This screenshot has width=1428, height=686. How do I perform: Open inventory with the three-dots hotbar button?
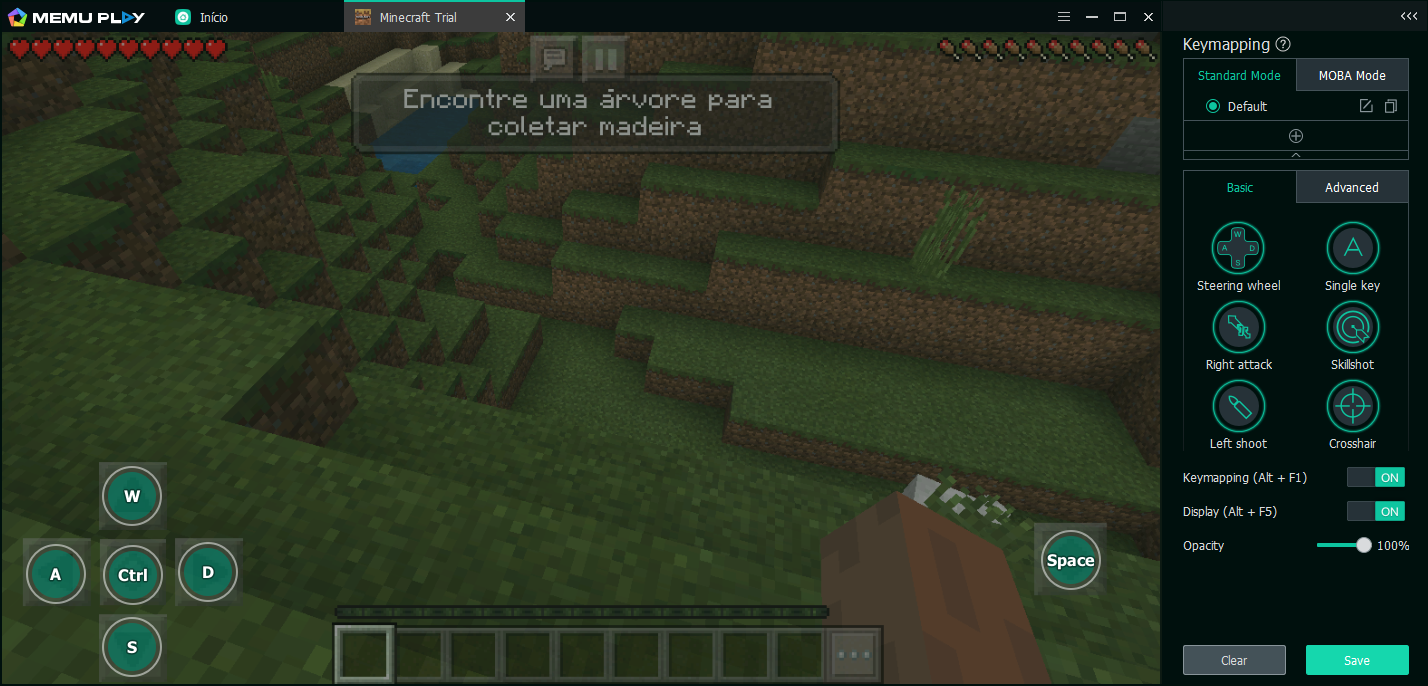point(855,654)
